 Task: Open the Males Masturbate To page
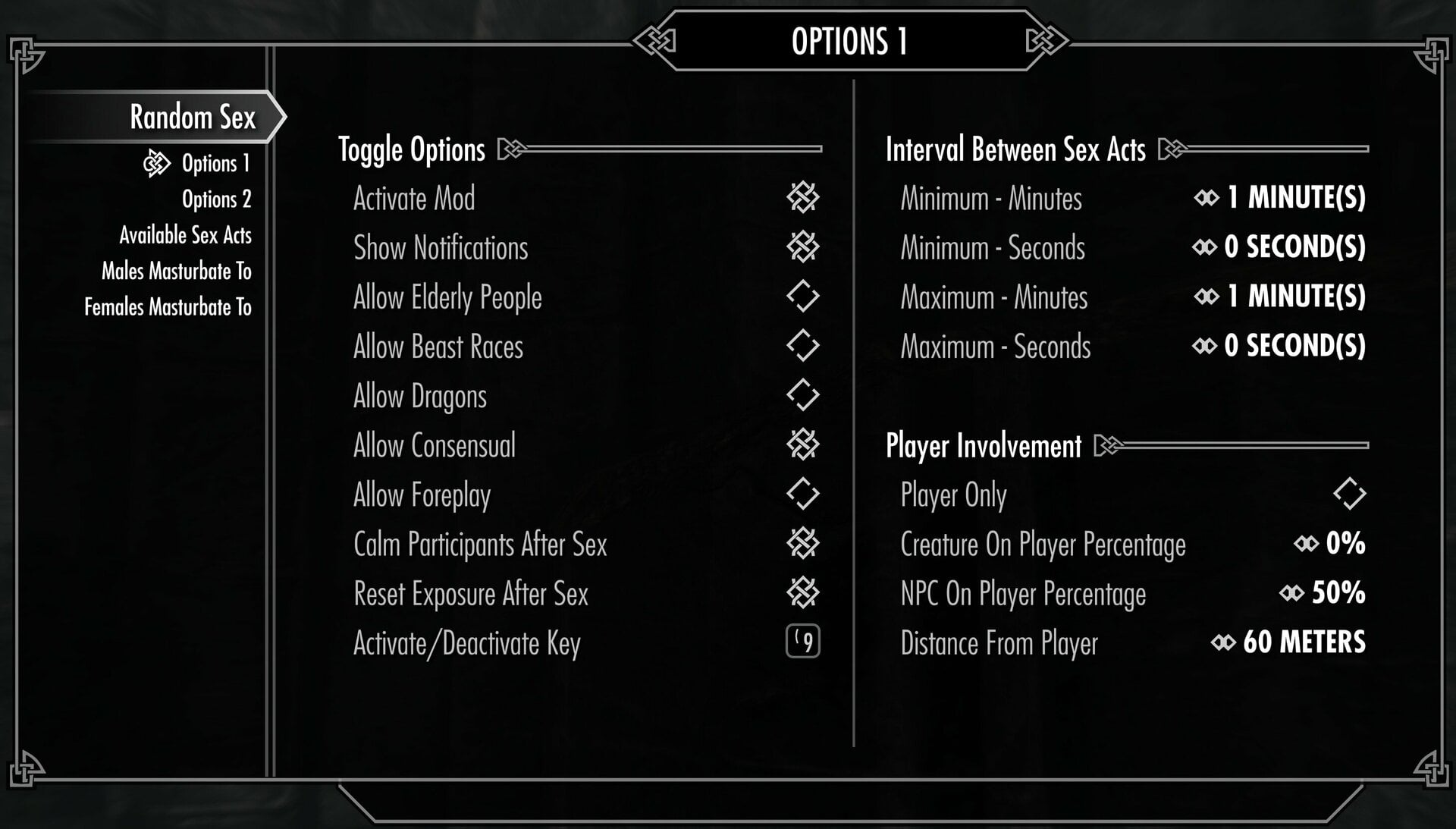(176, 271)
